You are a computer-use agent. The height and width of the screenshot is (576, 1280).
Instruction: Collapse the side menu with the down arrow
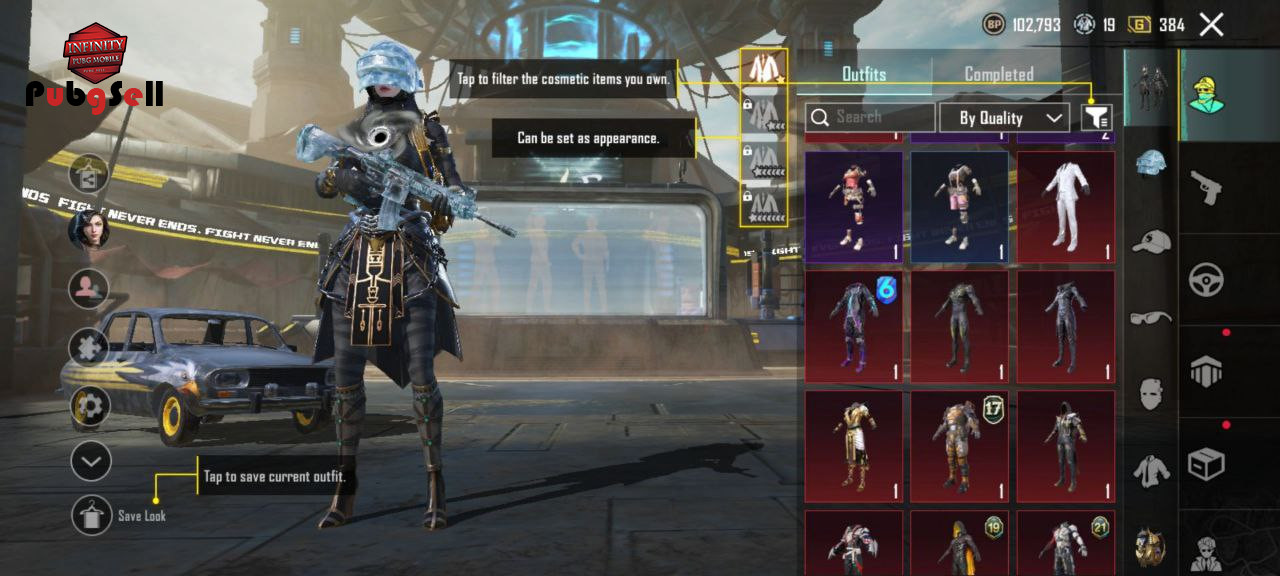tap(90, 461)
